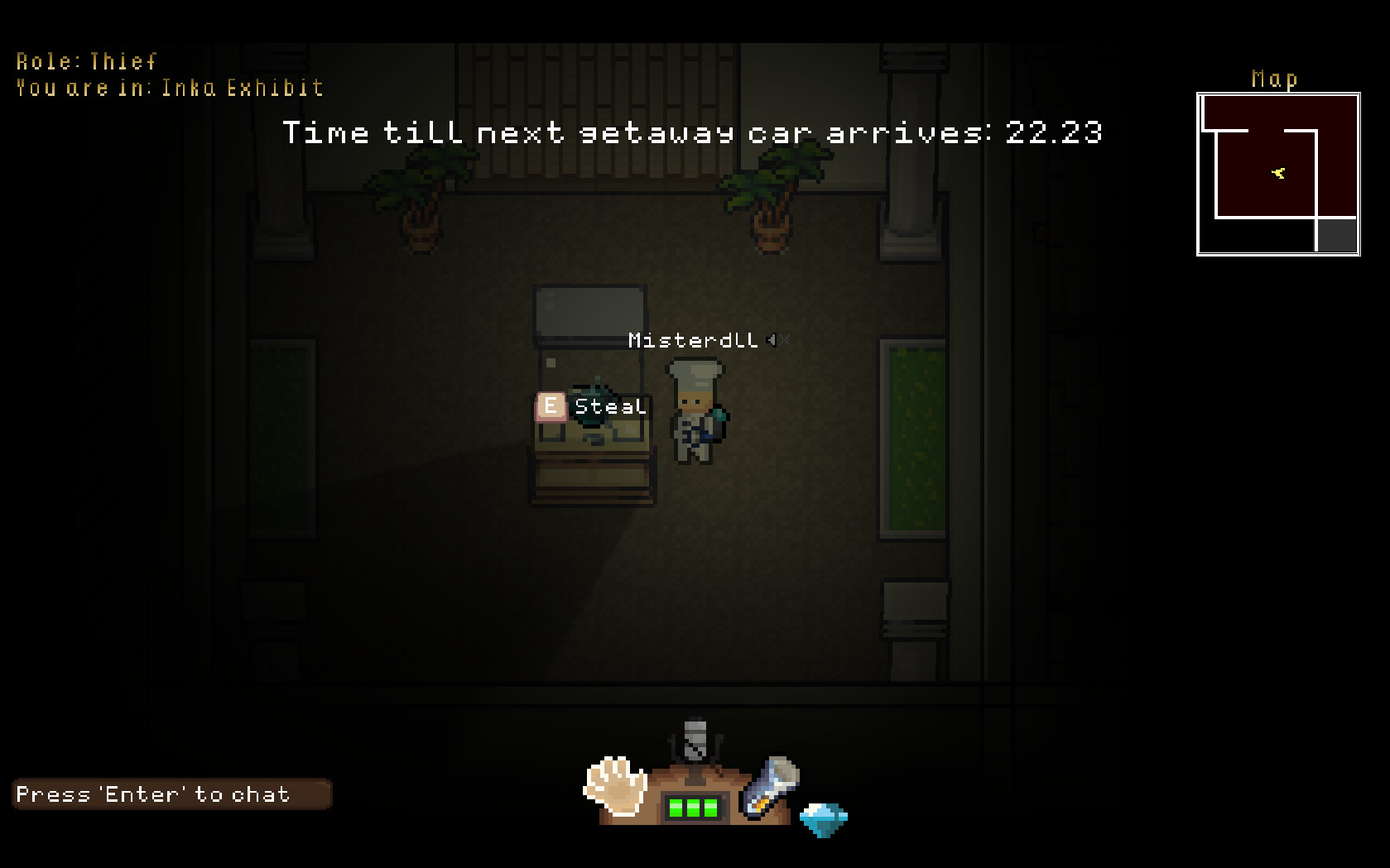Viewport: 1390px width, 868px height.
Task: Click the 'Role: Thief' label
Action: pyautogui.click(x=86, y=60)
